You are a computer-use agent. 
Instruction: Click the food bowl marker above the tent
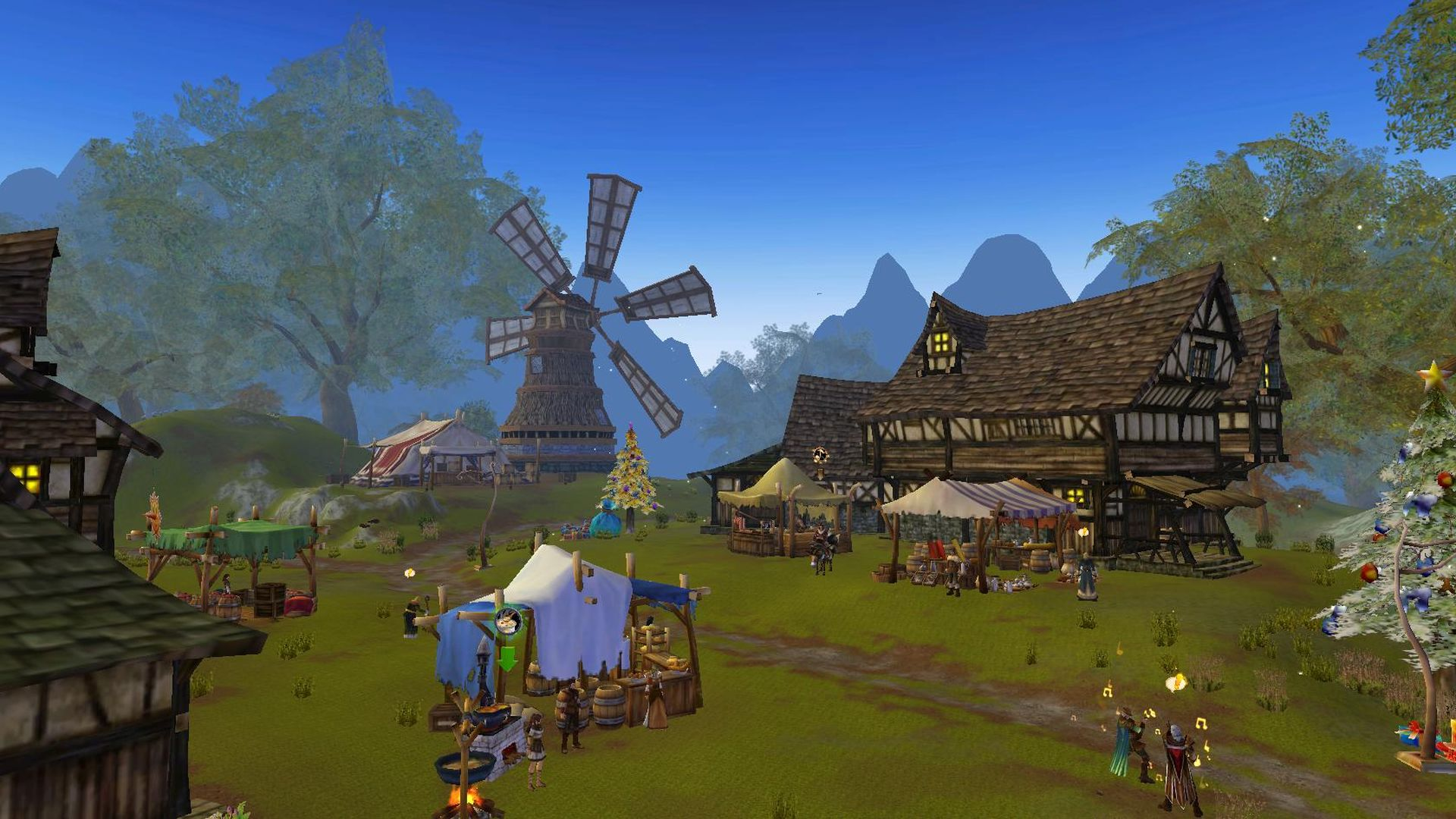[507, 620]
